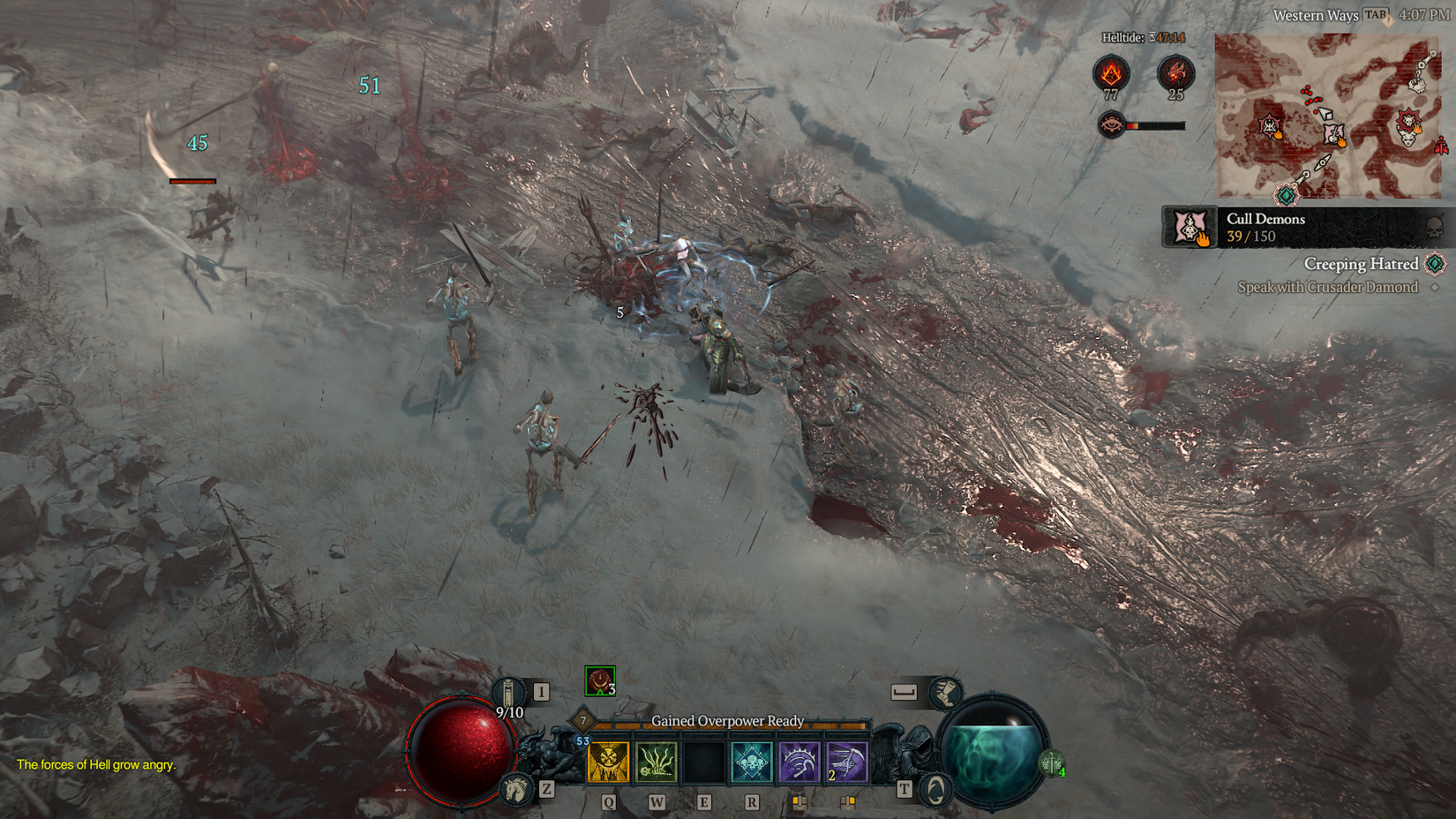Click the skull icon on the Cull Demons tracker
This screenshot has height=819, width=1456.
(1433, 227)
